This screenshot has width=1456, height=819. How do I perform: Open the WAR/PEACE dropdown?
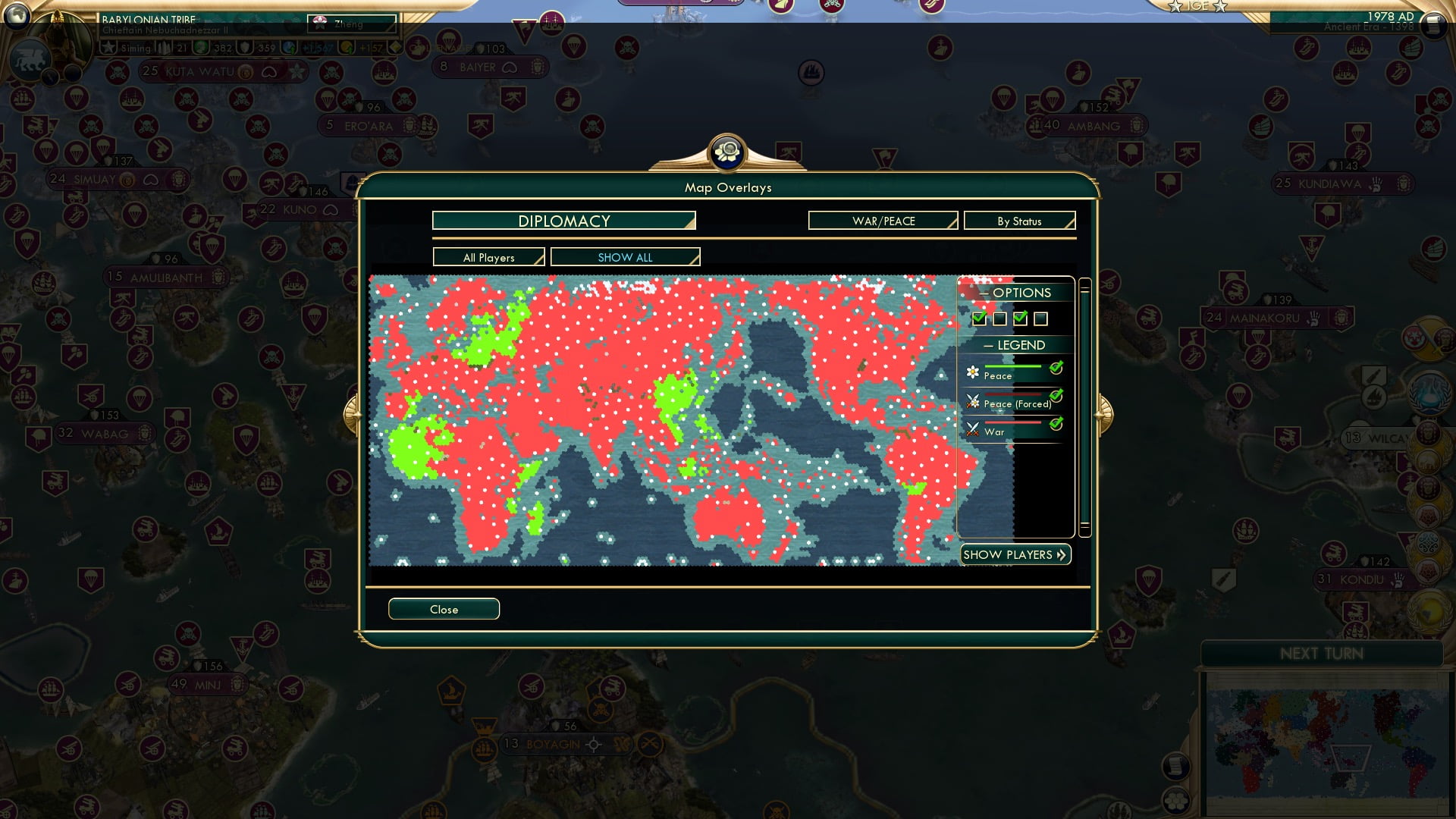tap(882, 221)
